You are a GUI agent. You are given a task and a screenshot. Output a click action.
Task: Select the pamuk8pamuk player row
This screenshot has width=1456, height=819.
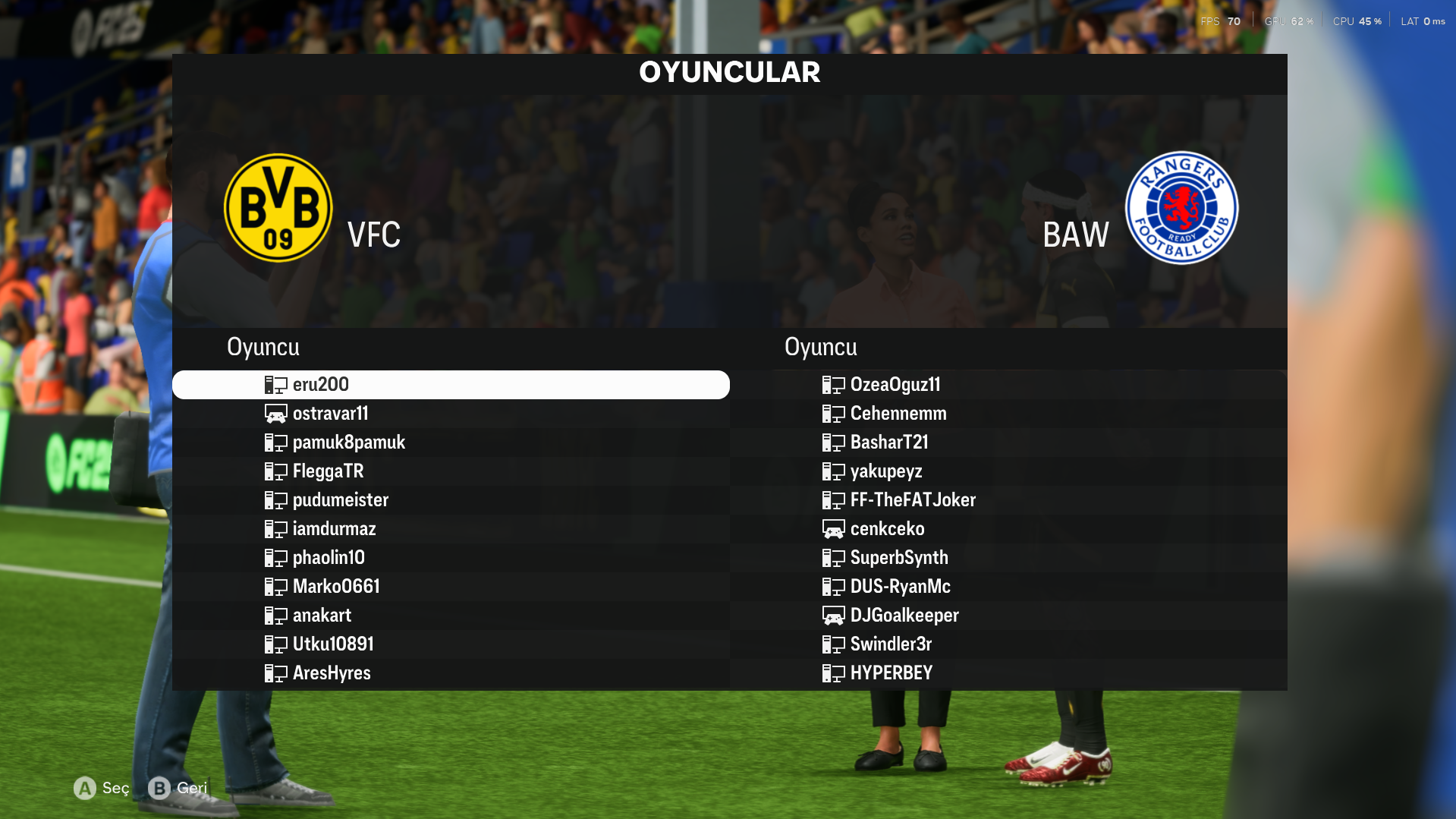pyautogui.click(x=348, y=443)
